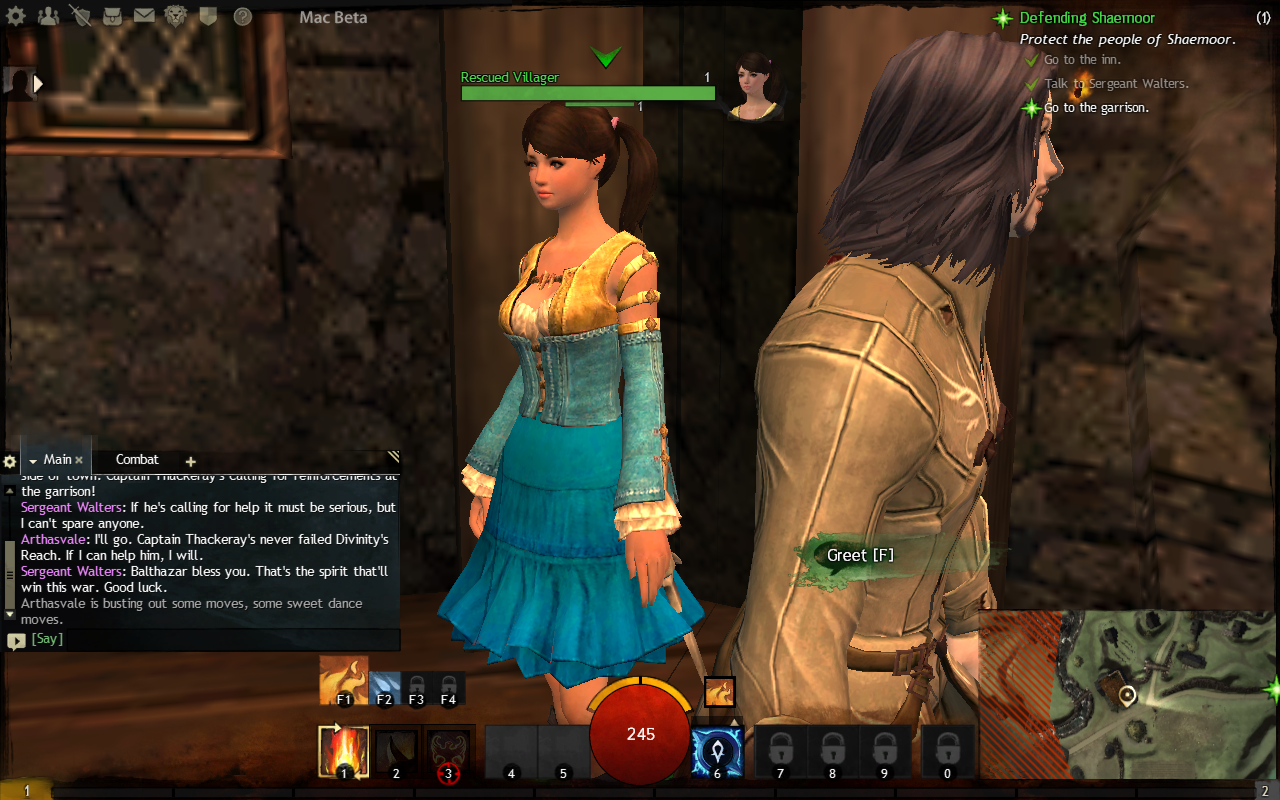Open the contacts and party panel
This screenshot has width=1280, height=800.
pos(47,16)
